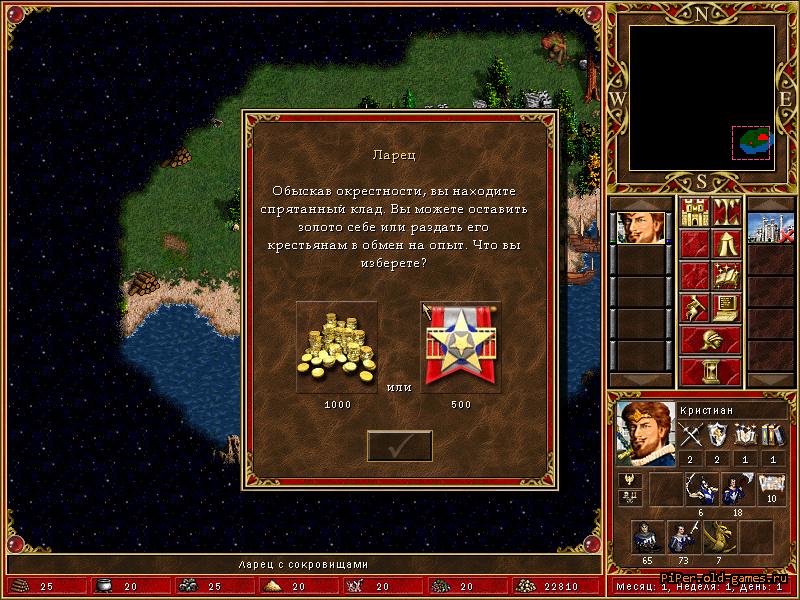This screenshot has height=600, width=800.
Task: Open the spellbook button
Action: (727, 275)
